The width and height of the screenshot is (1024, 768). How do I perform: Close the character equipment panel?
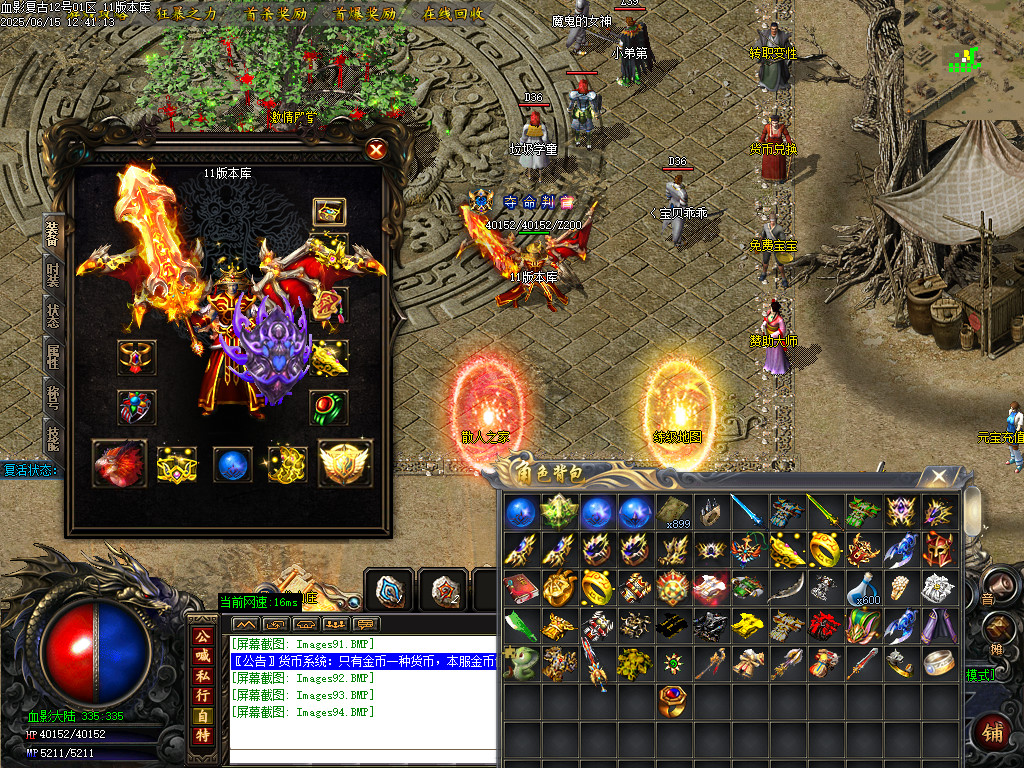point(376,150)
